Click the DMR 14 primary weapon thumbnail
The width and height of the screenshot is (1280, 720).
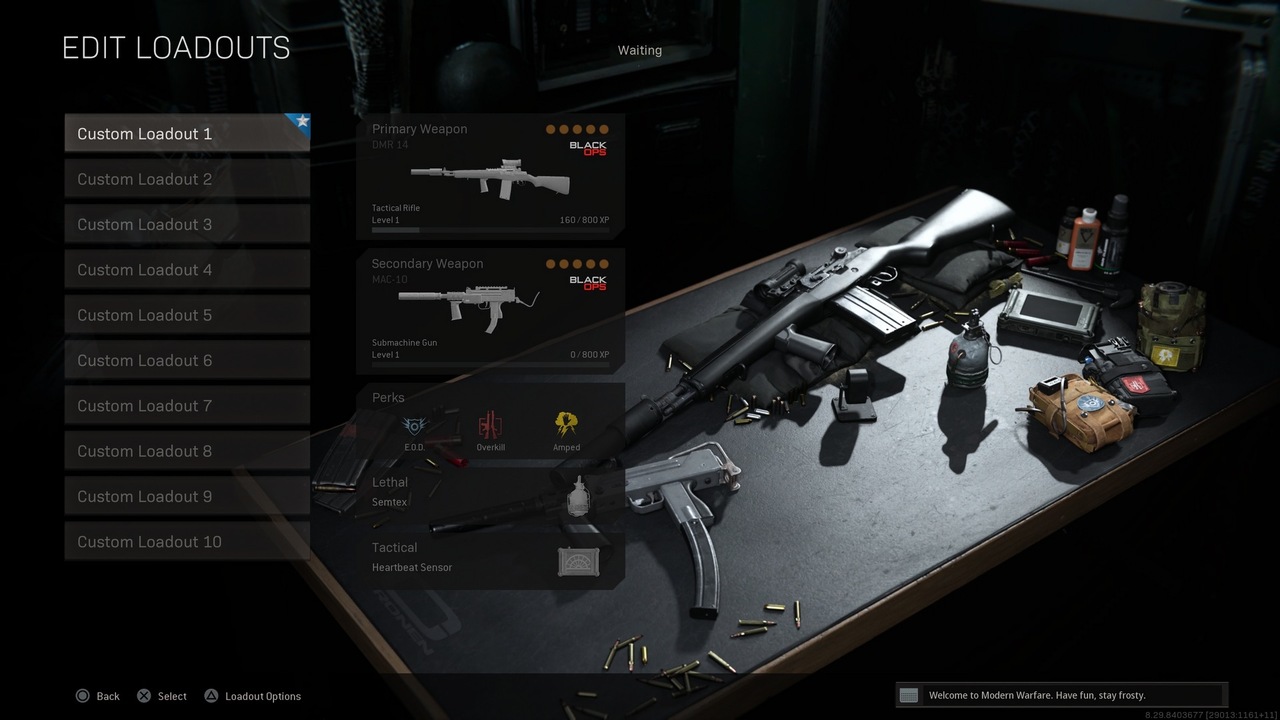(x=490, y=178)
